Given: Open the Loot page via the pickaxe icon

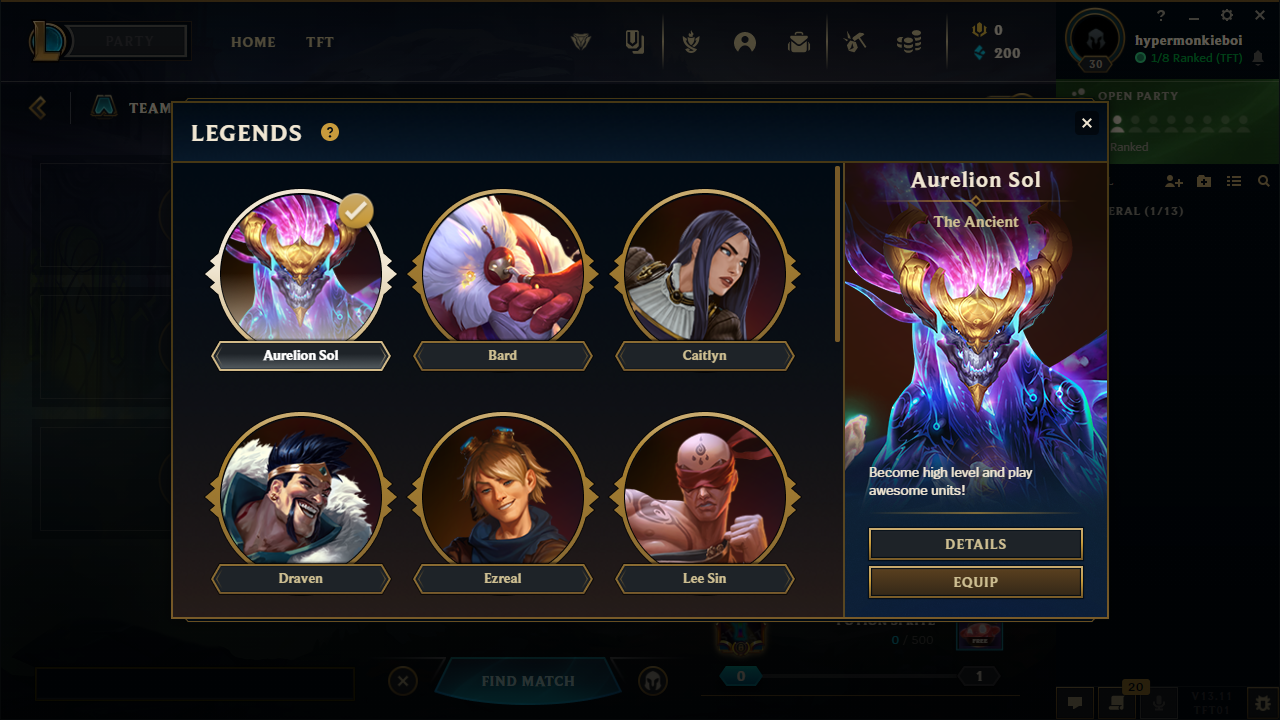Looking at the screenshot, I should point(855,42).
